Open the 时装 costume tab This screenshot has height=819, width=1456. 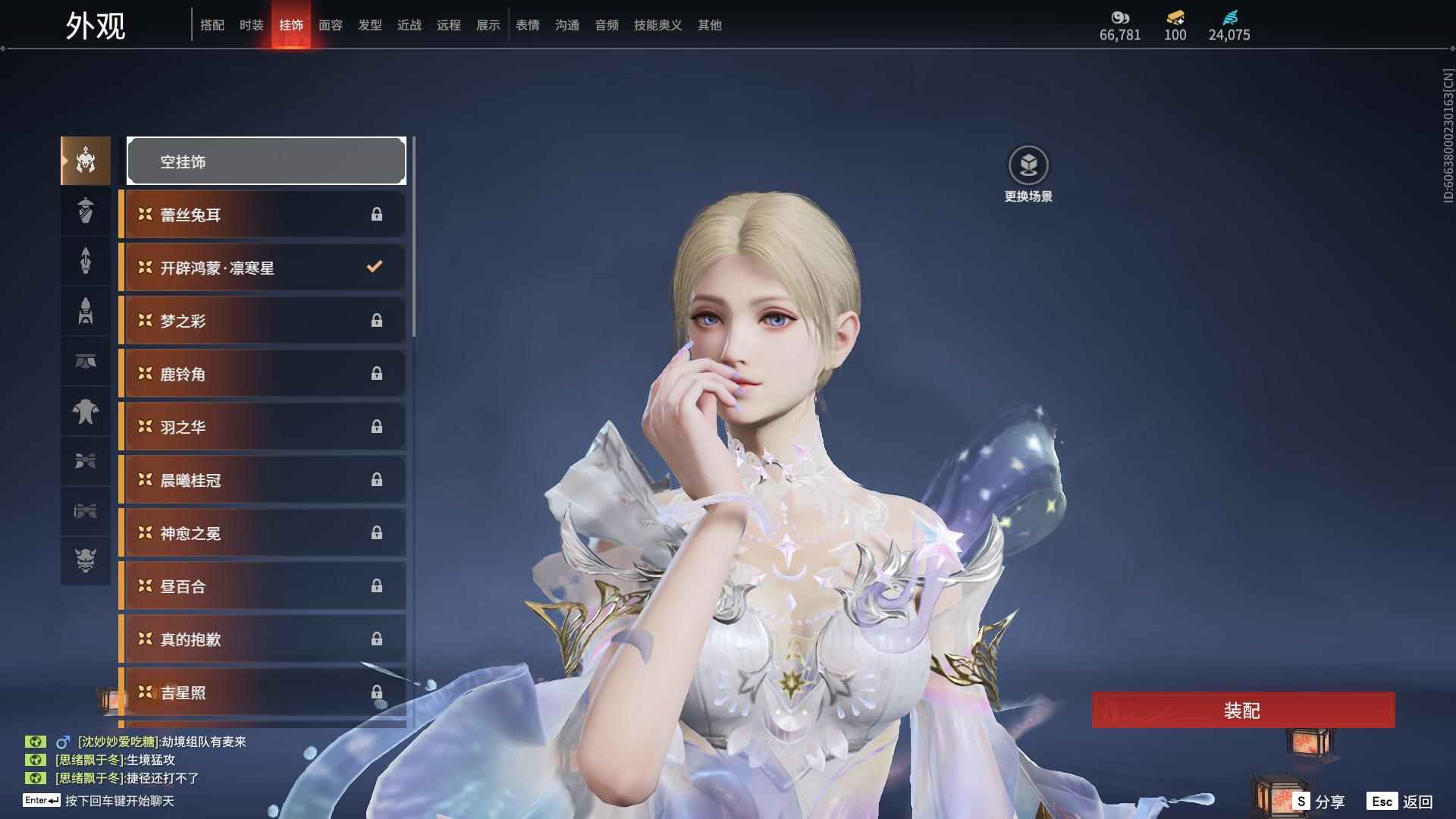coord(252,25)
